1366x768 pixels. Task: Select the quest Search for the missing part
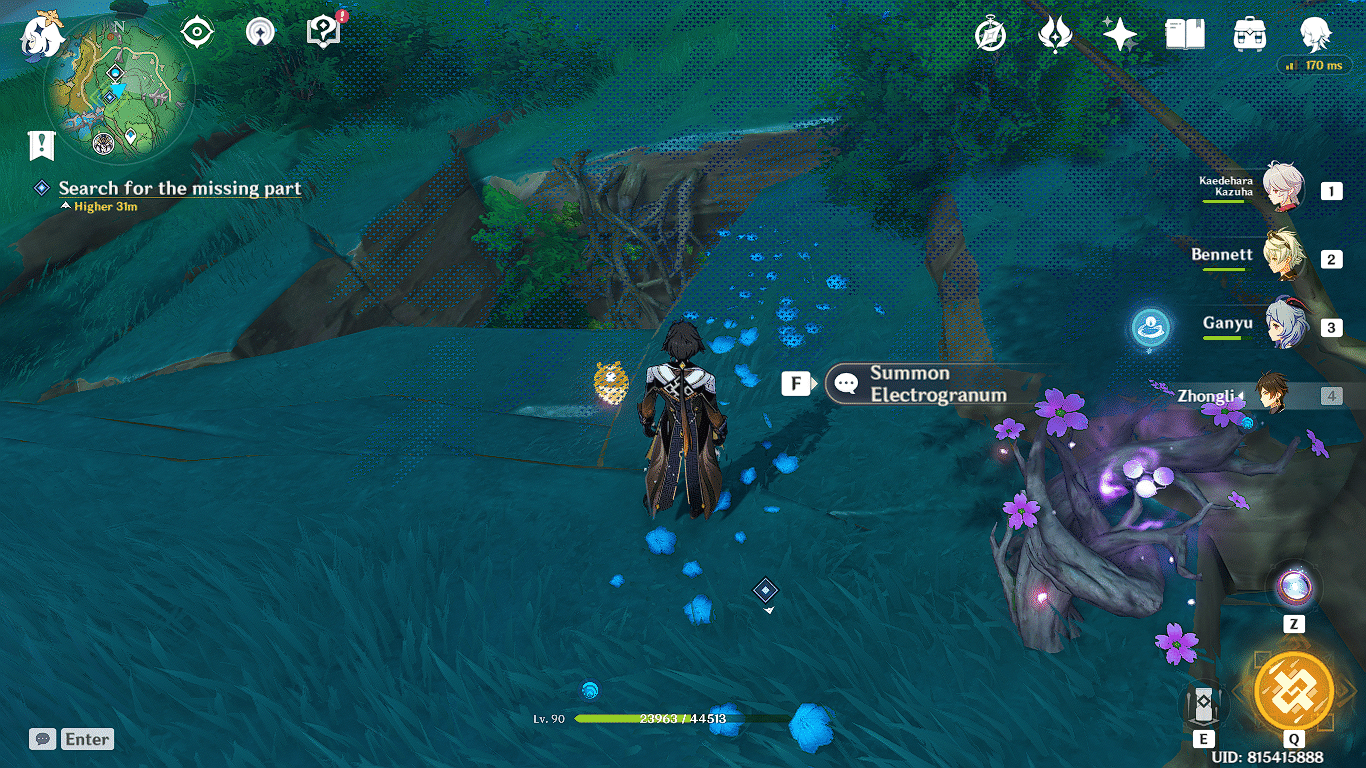[182, 189]
